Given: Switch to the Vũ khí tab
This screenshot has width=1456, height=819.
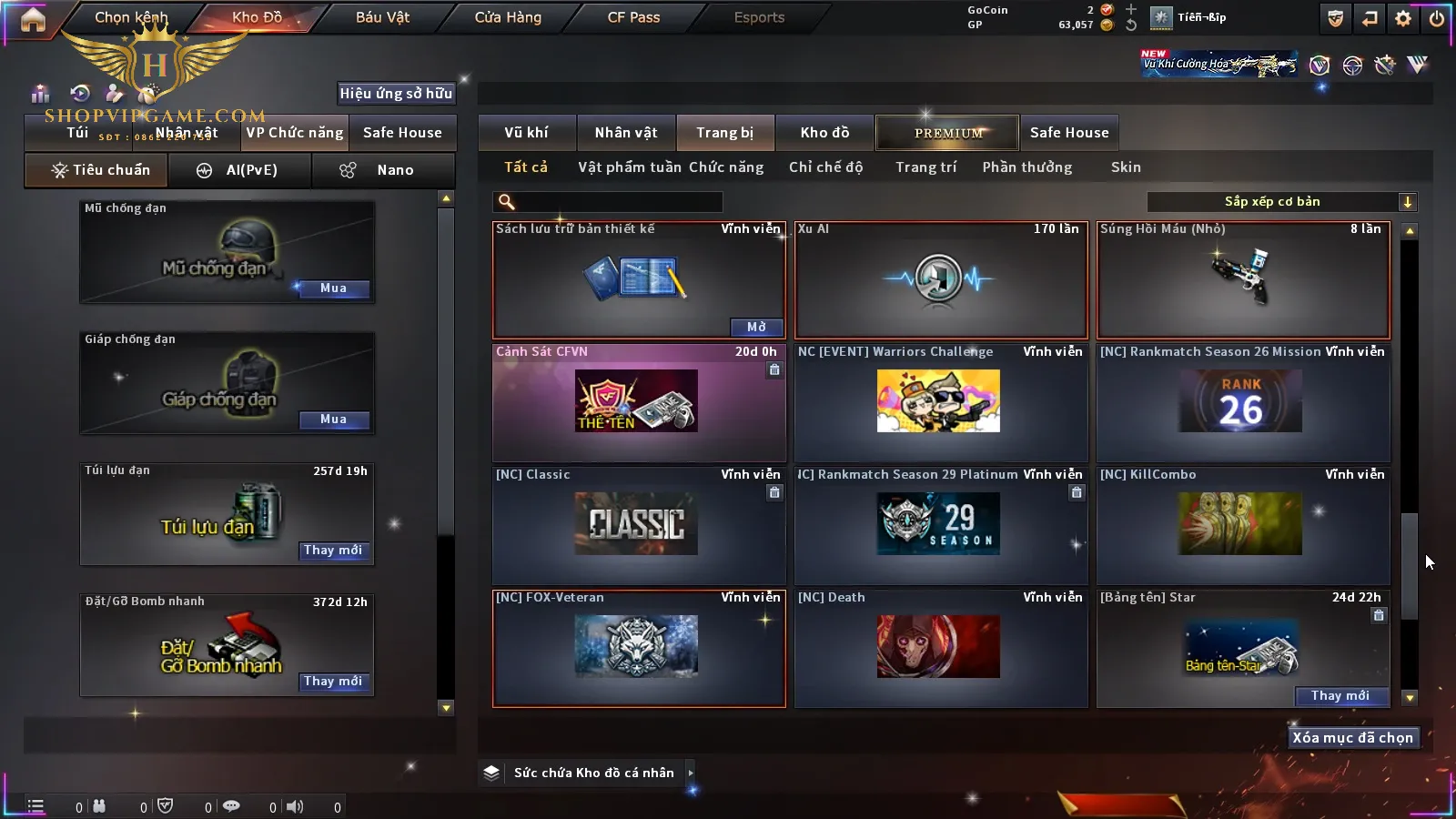Looking at the screenshot, I should pyautogui.click(x=526, y=133).
